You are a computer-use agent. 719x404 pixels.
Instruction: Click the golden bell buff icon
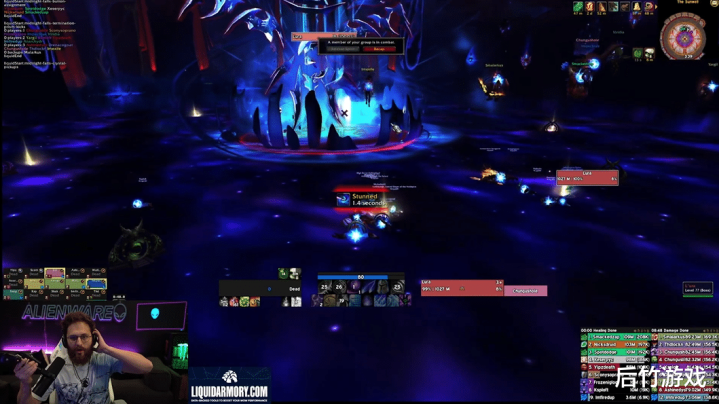click(x=637, y=7)
